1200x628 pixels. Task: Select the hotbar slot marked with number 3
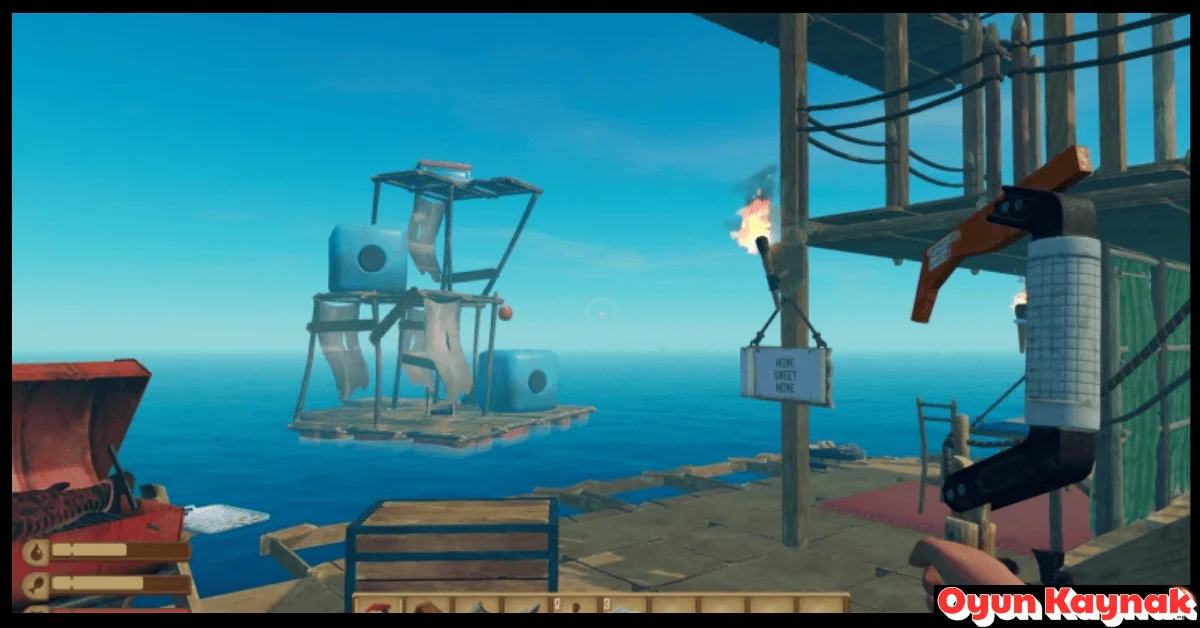click(x=623, y=605)
